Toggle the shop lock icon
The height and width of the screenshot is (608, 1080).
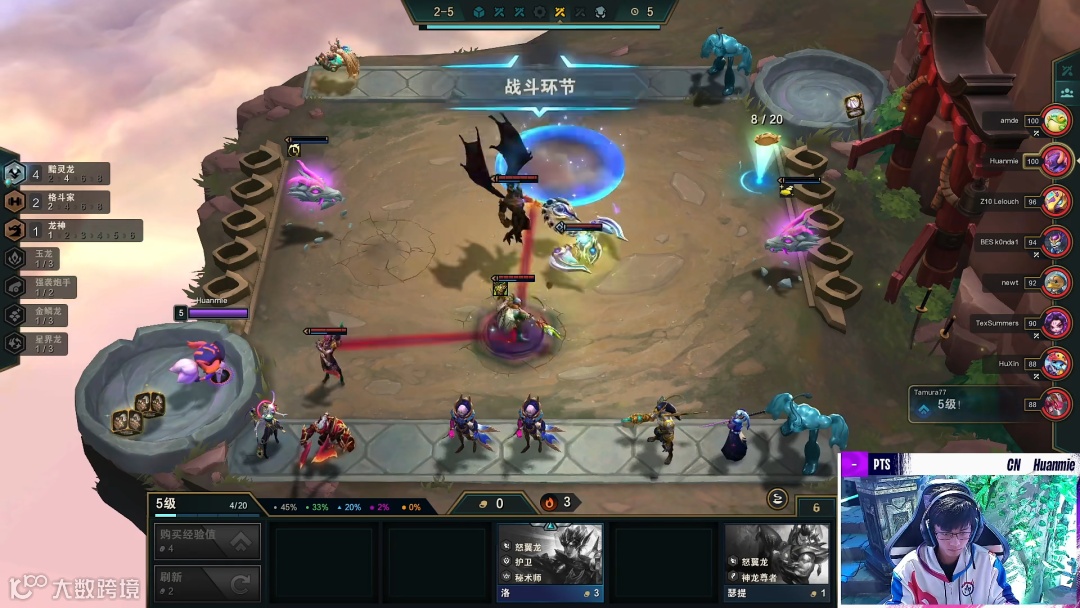776,499
